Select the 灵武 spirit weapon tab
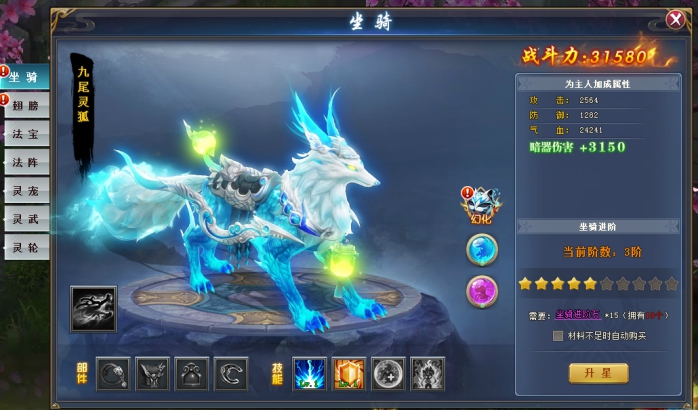 tap(25, 218)
